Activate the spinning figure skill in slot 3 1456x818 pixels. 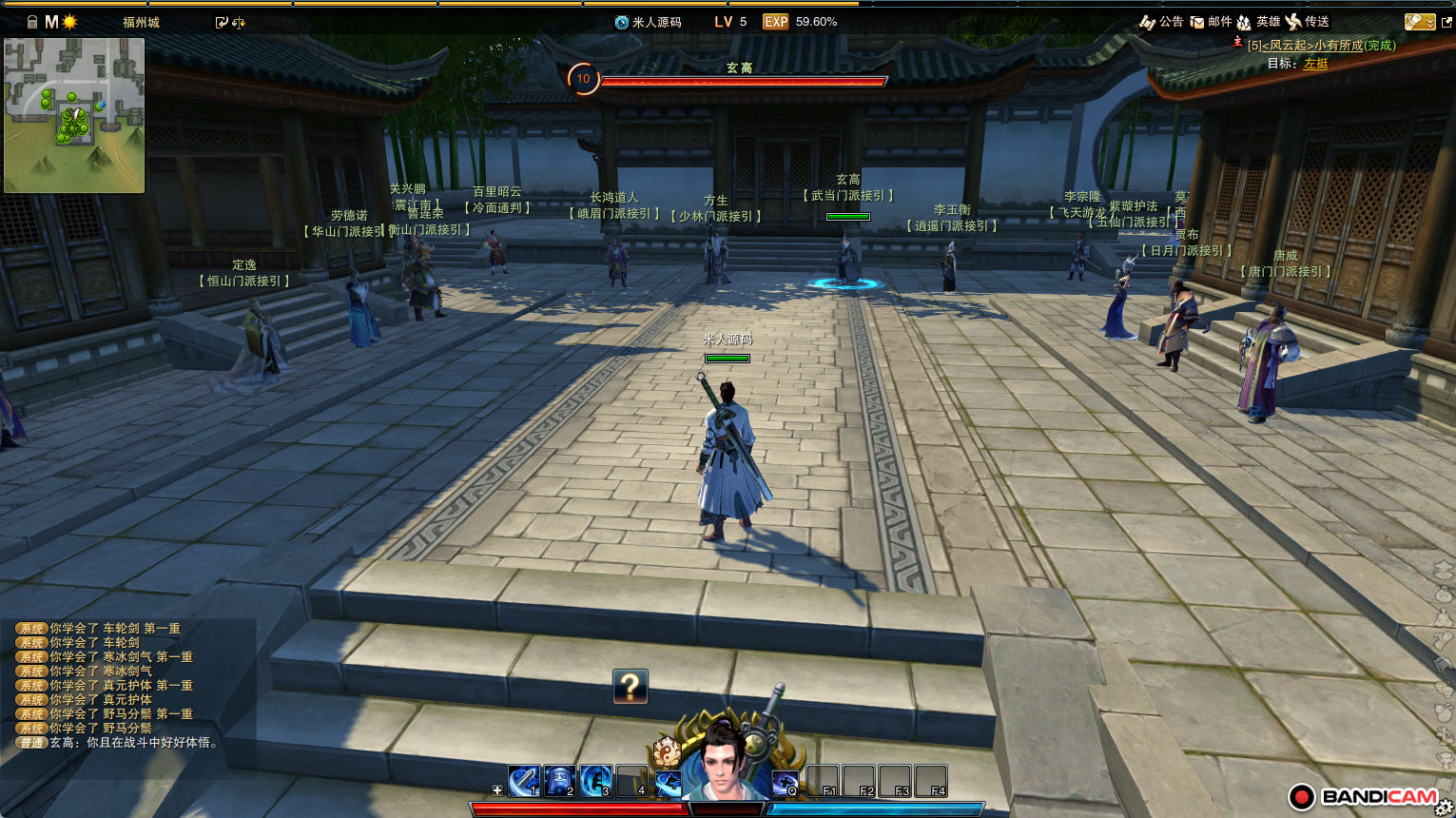pyautogui.click(x=595, y=781)
